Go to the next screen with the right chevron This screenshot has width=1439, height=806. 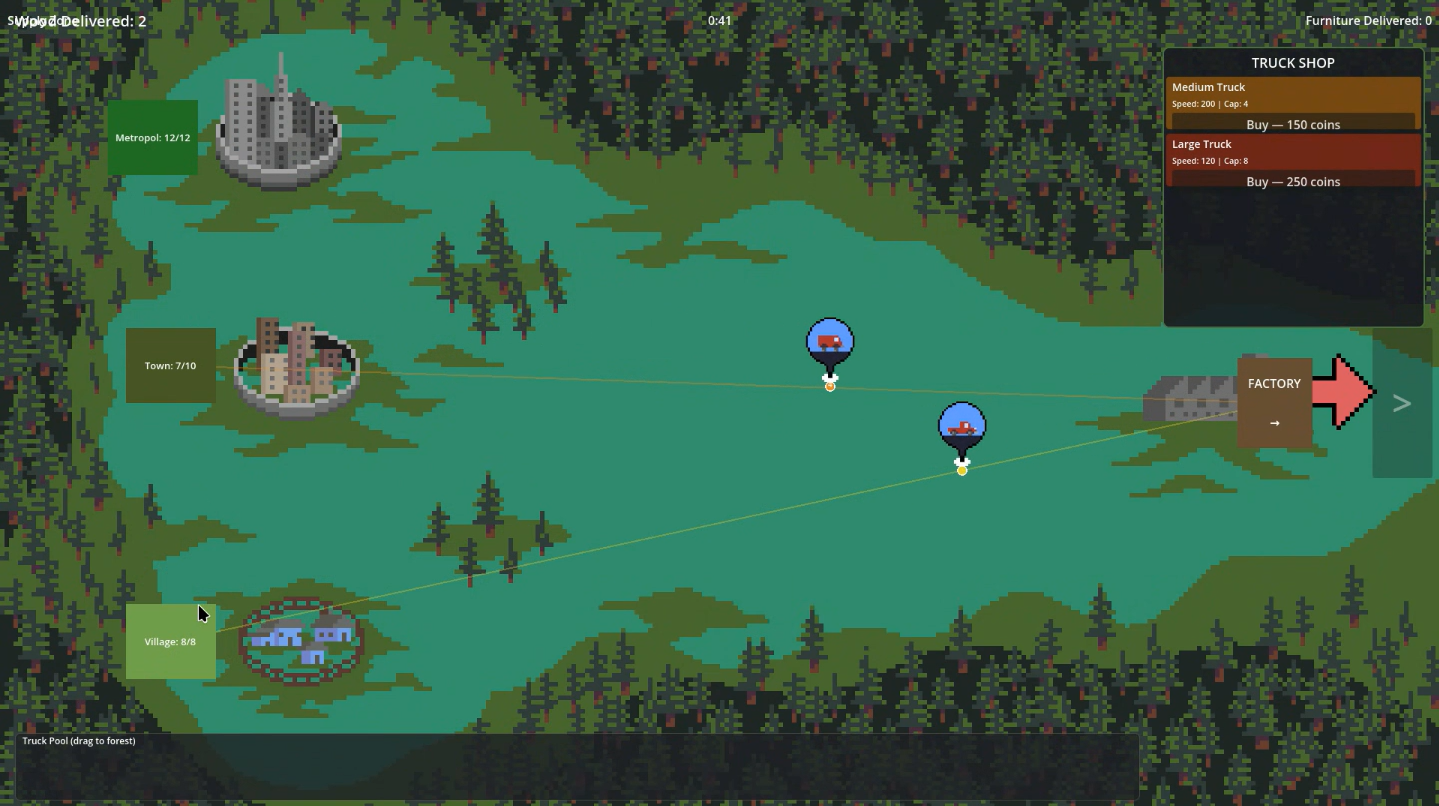[x=1402, y=403]
